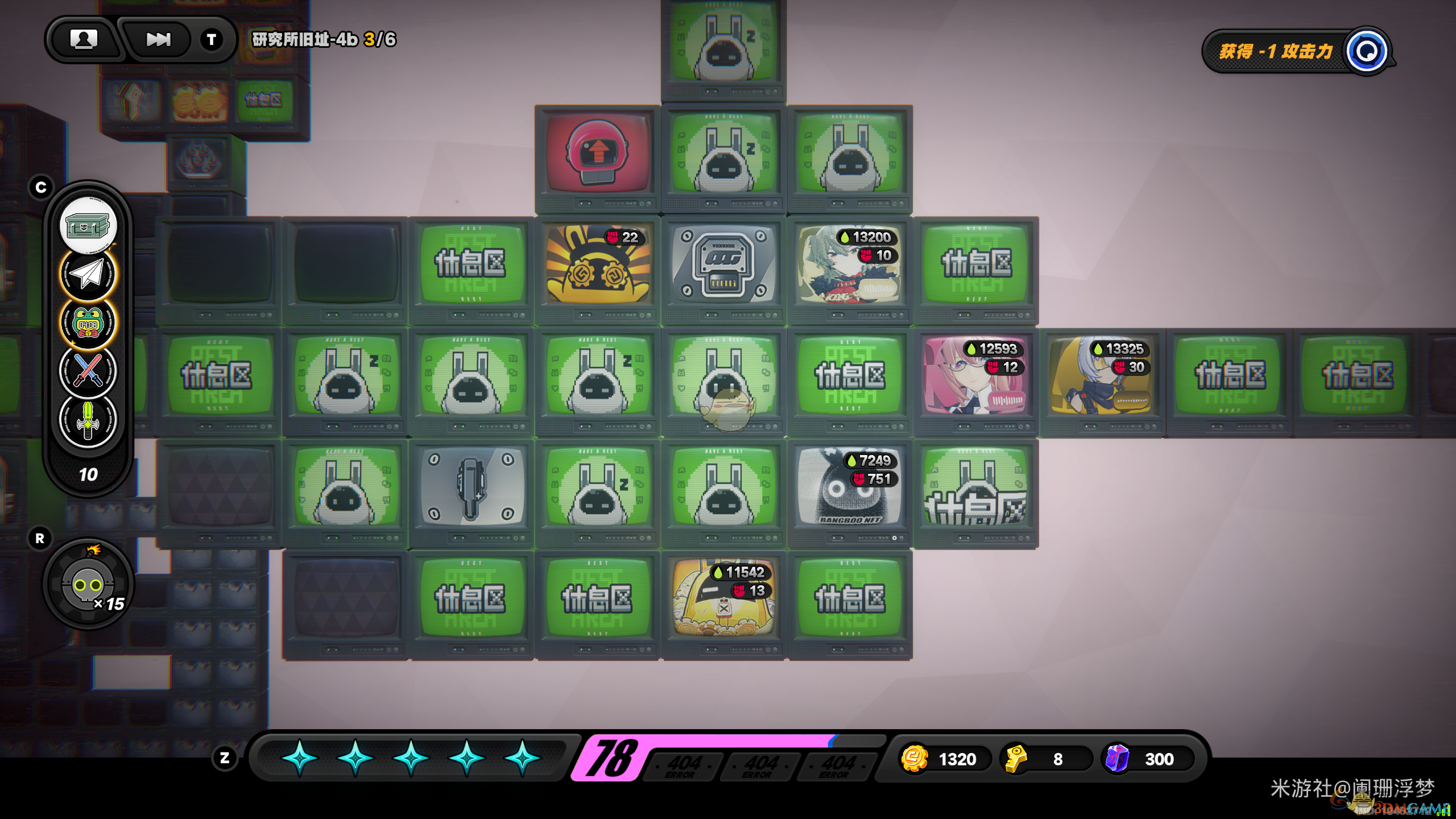Viewport: 1456px width, 819px height.
Task: Select the green sword item icon
Action: point(88,420)
